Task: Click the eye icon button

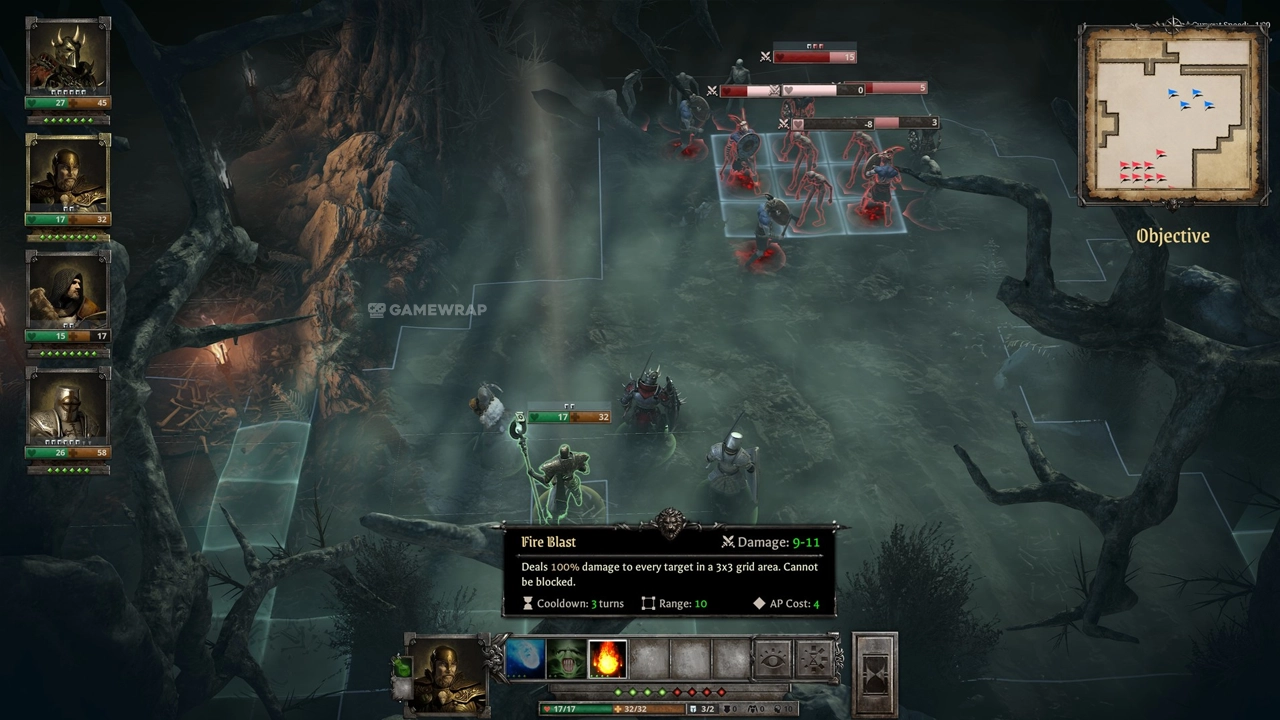Action: 771,659
